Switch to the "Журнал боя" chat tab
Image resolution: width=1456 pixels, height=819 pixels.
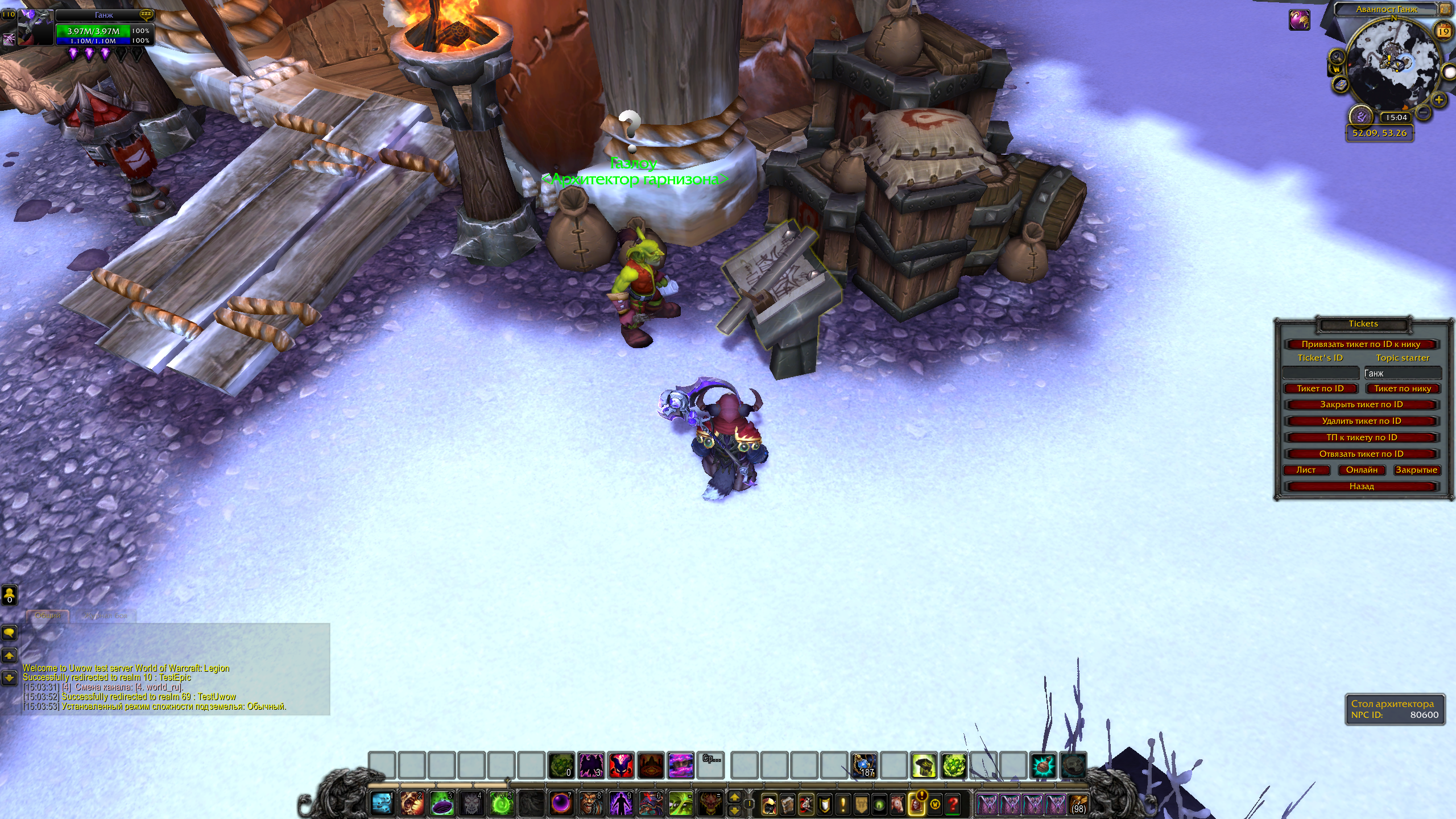[x=106, y=615]
